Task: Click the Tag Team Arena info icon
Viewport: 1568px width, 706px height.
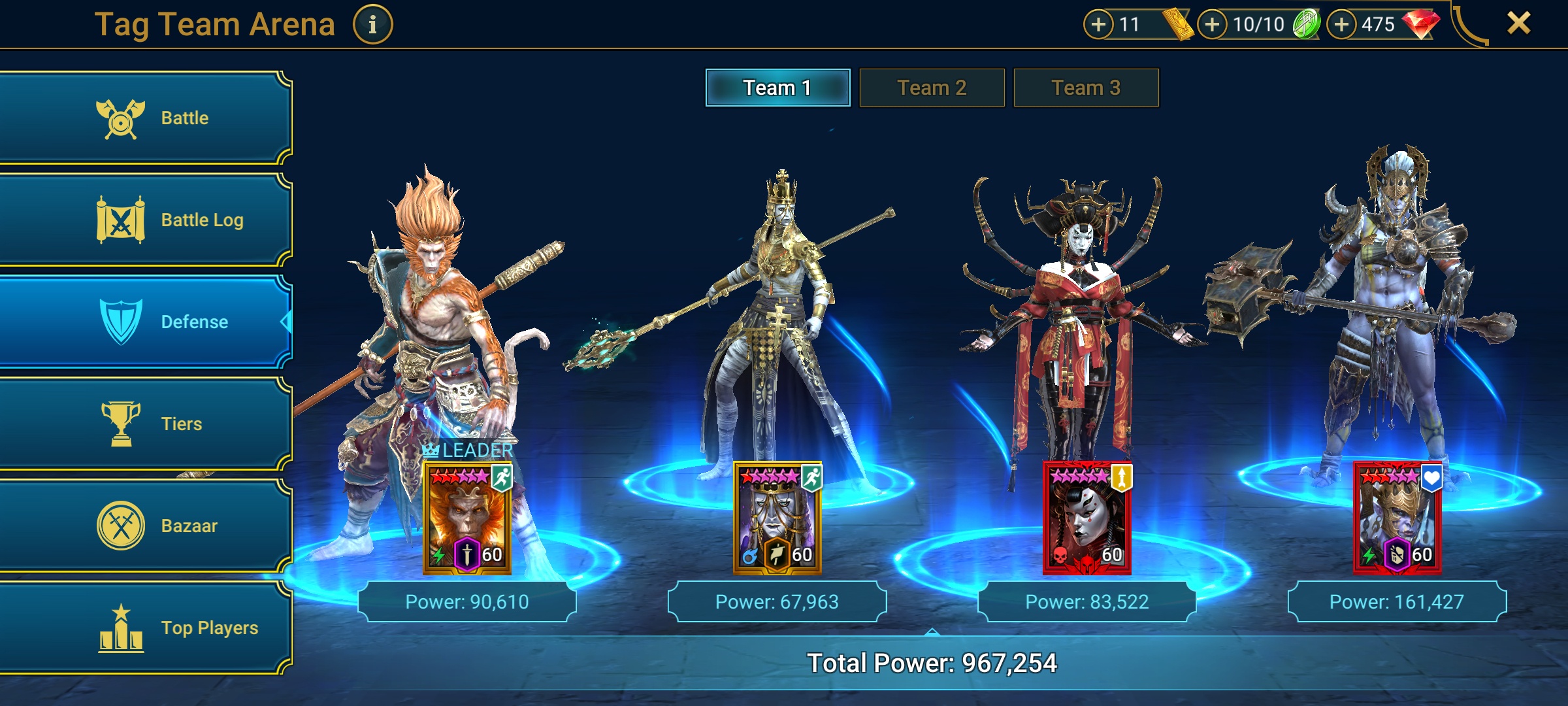Action: point(372,25)
